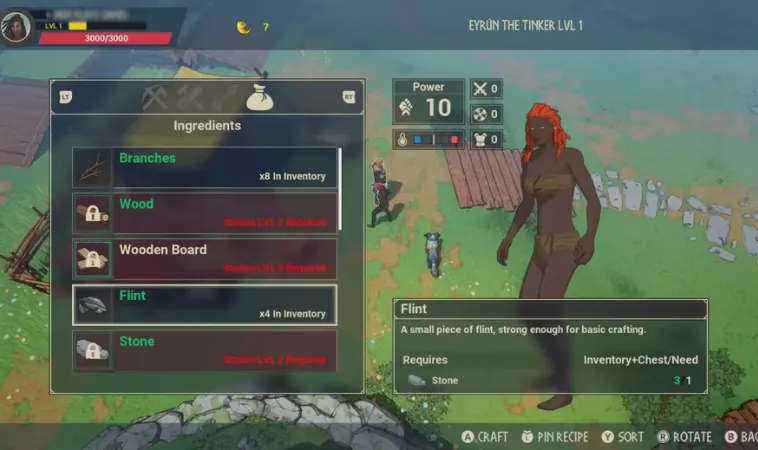Choose the locked Stone recipe

[x=205, y=350]
